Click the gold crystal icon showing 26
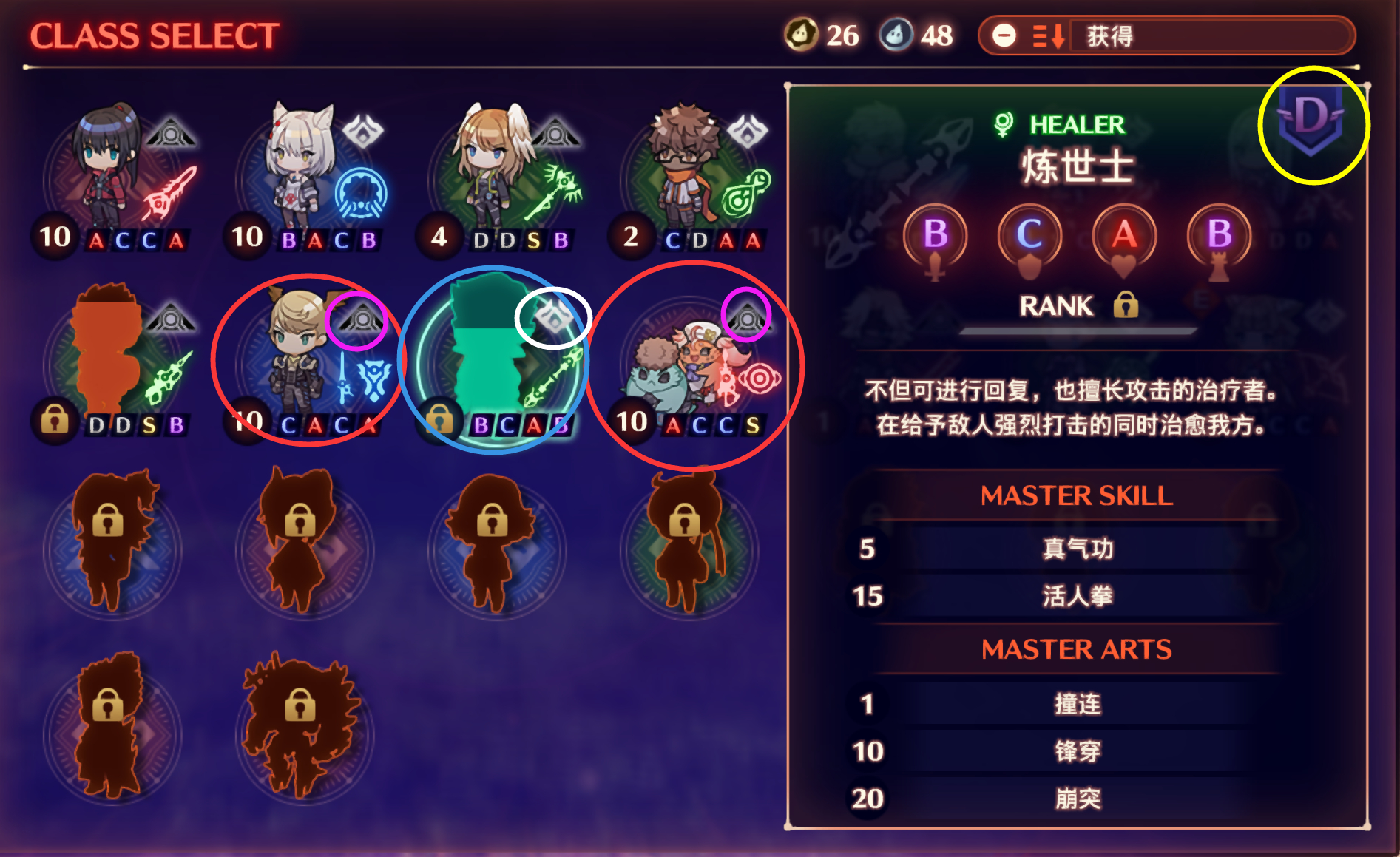Image resolution: width=1400 pixels, height=857 pixels. [802, 33]
